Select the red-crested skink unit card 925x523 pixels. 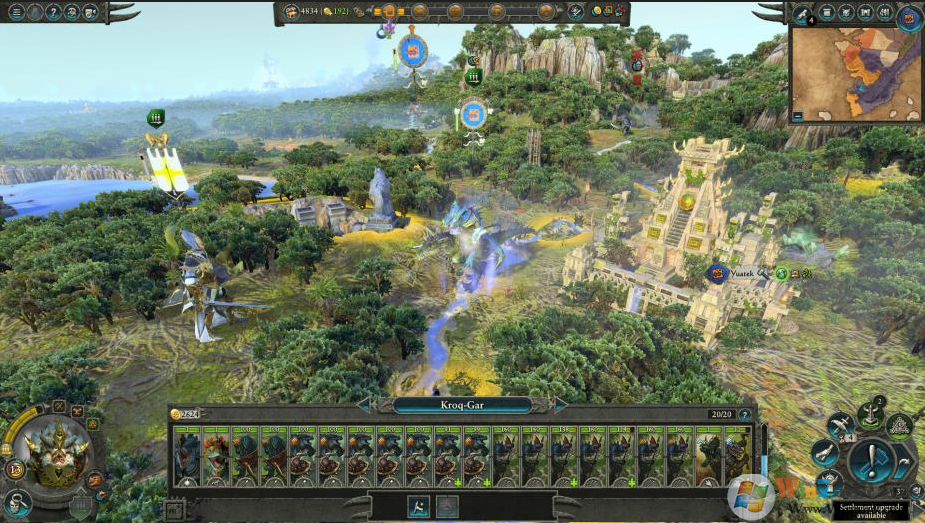pyautogui.click(x=216, y=455)
